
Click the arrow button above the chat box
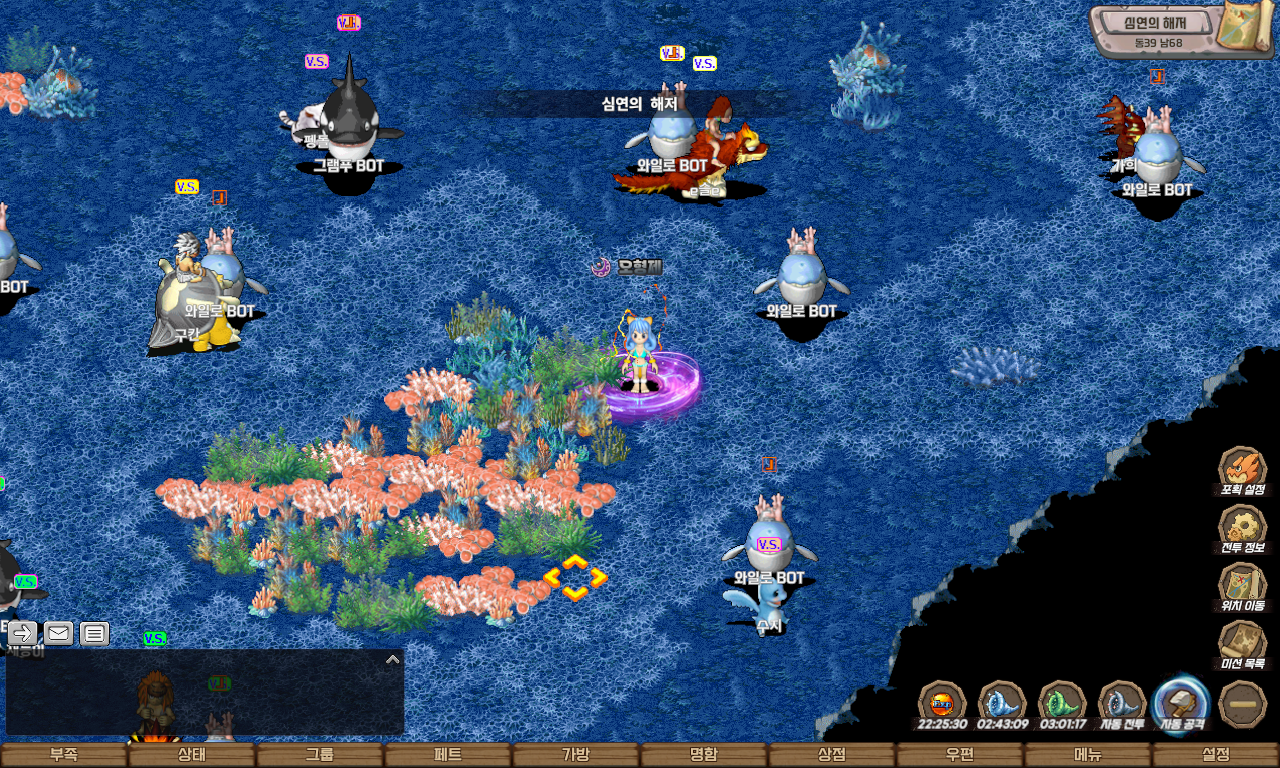(23, 633)
